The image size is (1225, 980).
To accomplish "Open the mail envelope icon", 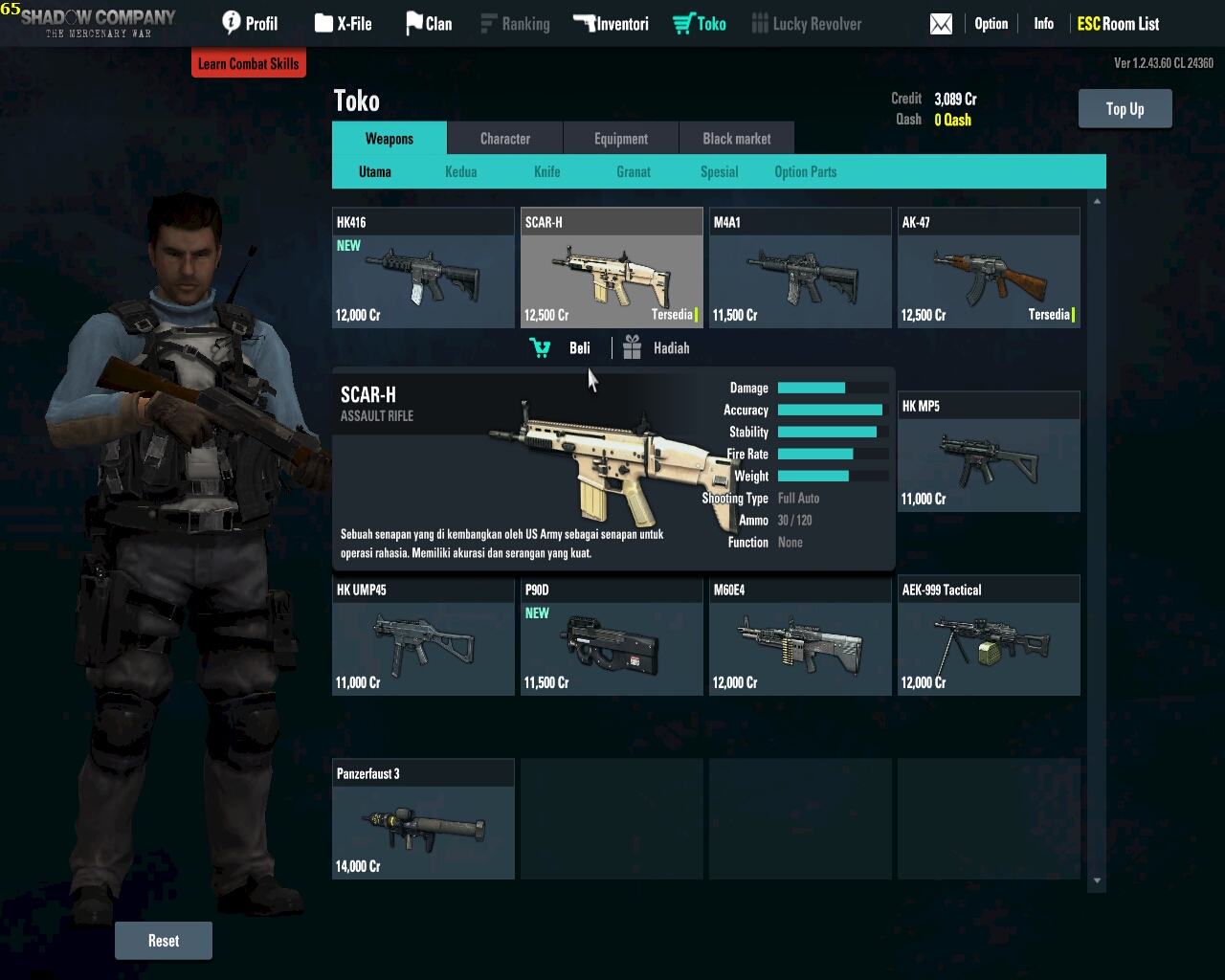I will click(941, 24).
